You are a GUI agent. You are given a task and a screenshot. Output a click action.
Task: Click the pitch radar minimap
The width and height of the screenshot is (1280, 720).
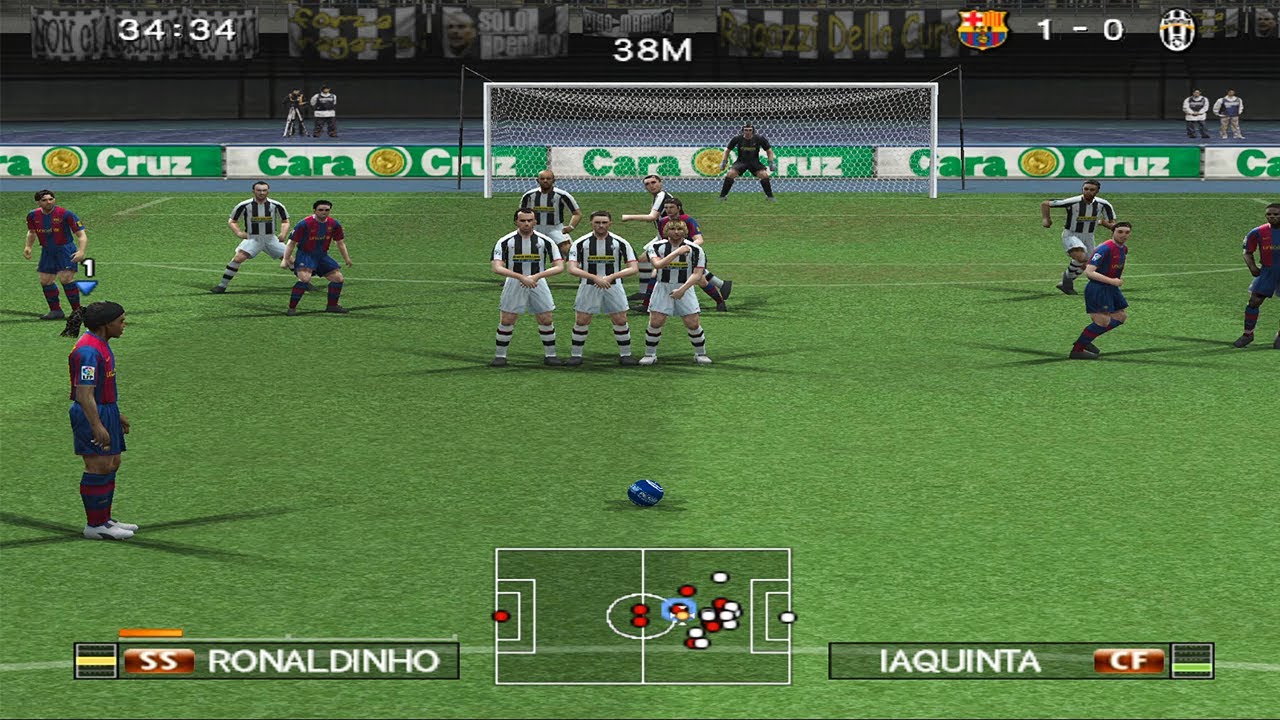tap(642, 615)
